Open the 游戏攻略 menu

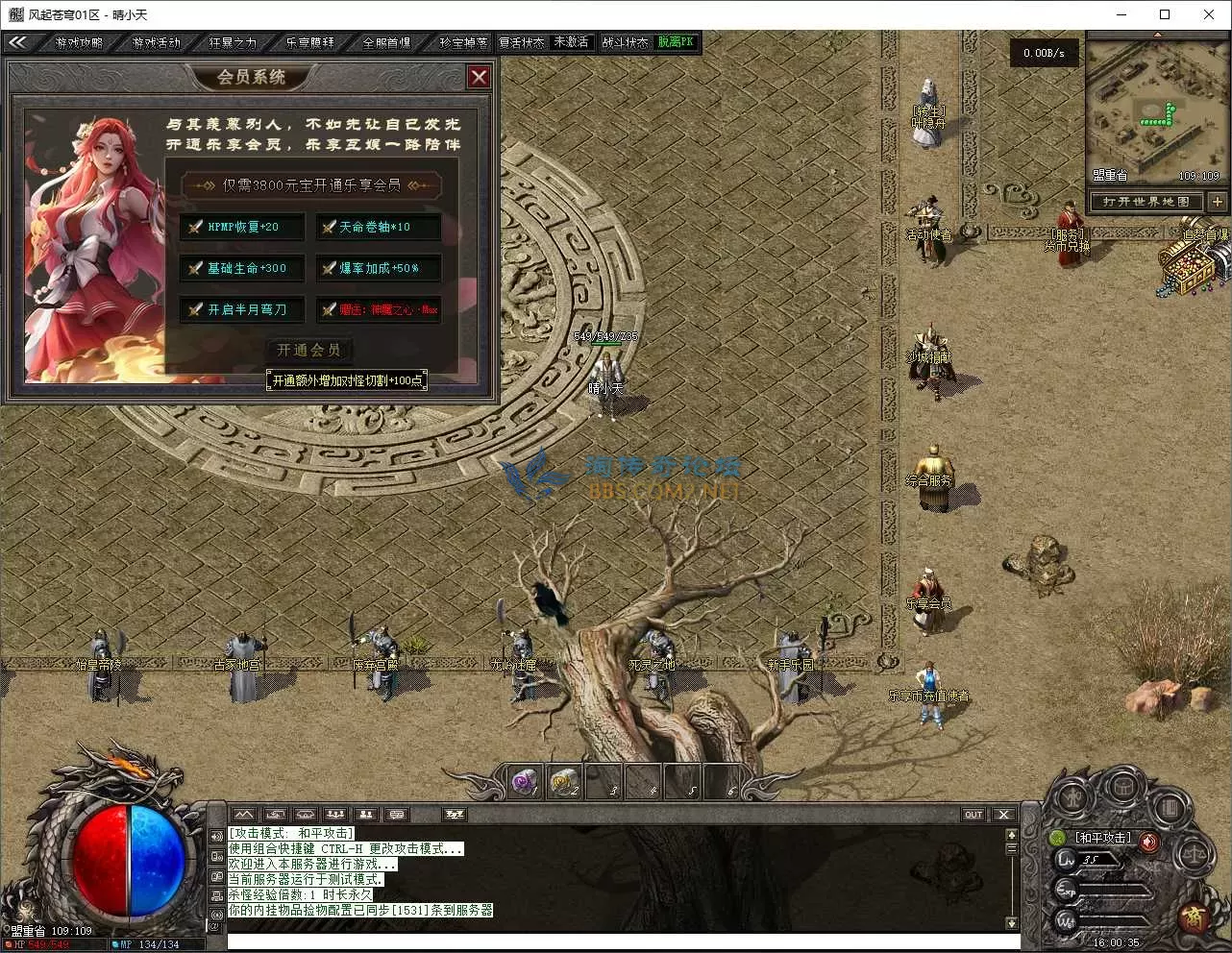tap(79, 42)
